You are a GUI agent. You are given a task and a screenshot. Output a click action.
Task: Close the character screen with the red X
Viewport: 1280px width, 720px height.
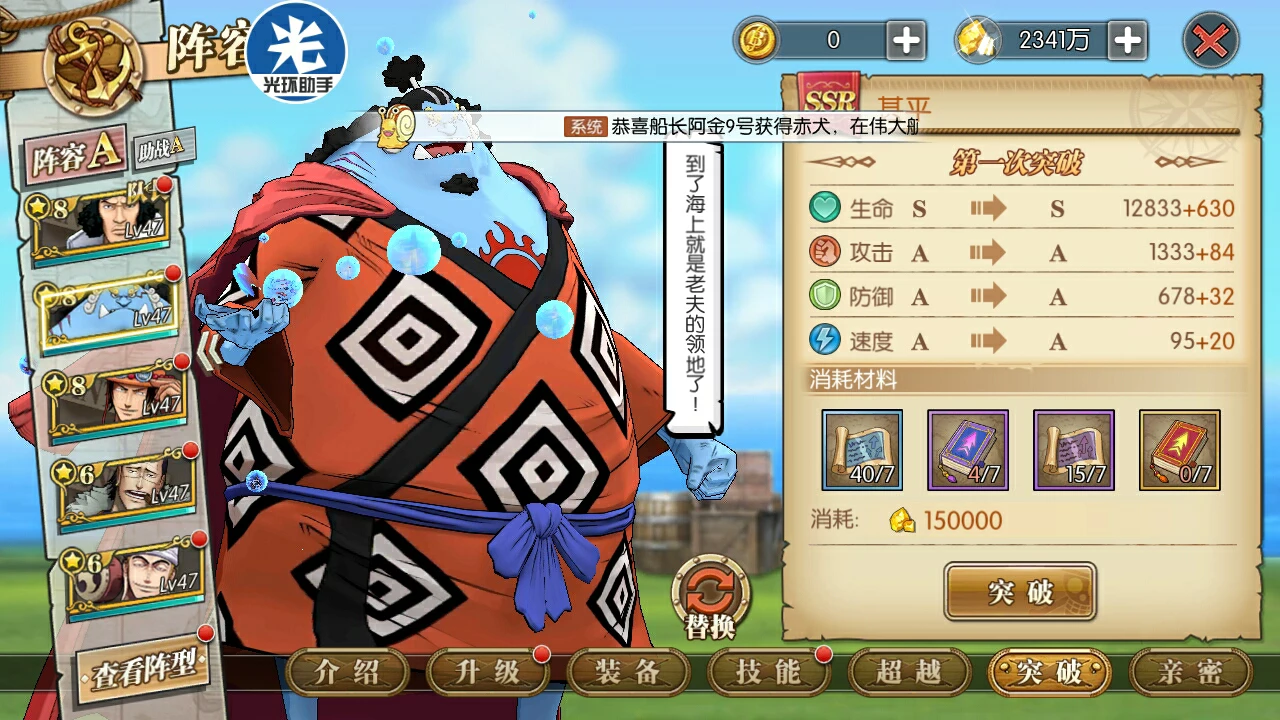point(1210,41)
